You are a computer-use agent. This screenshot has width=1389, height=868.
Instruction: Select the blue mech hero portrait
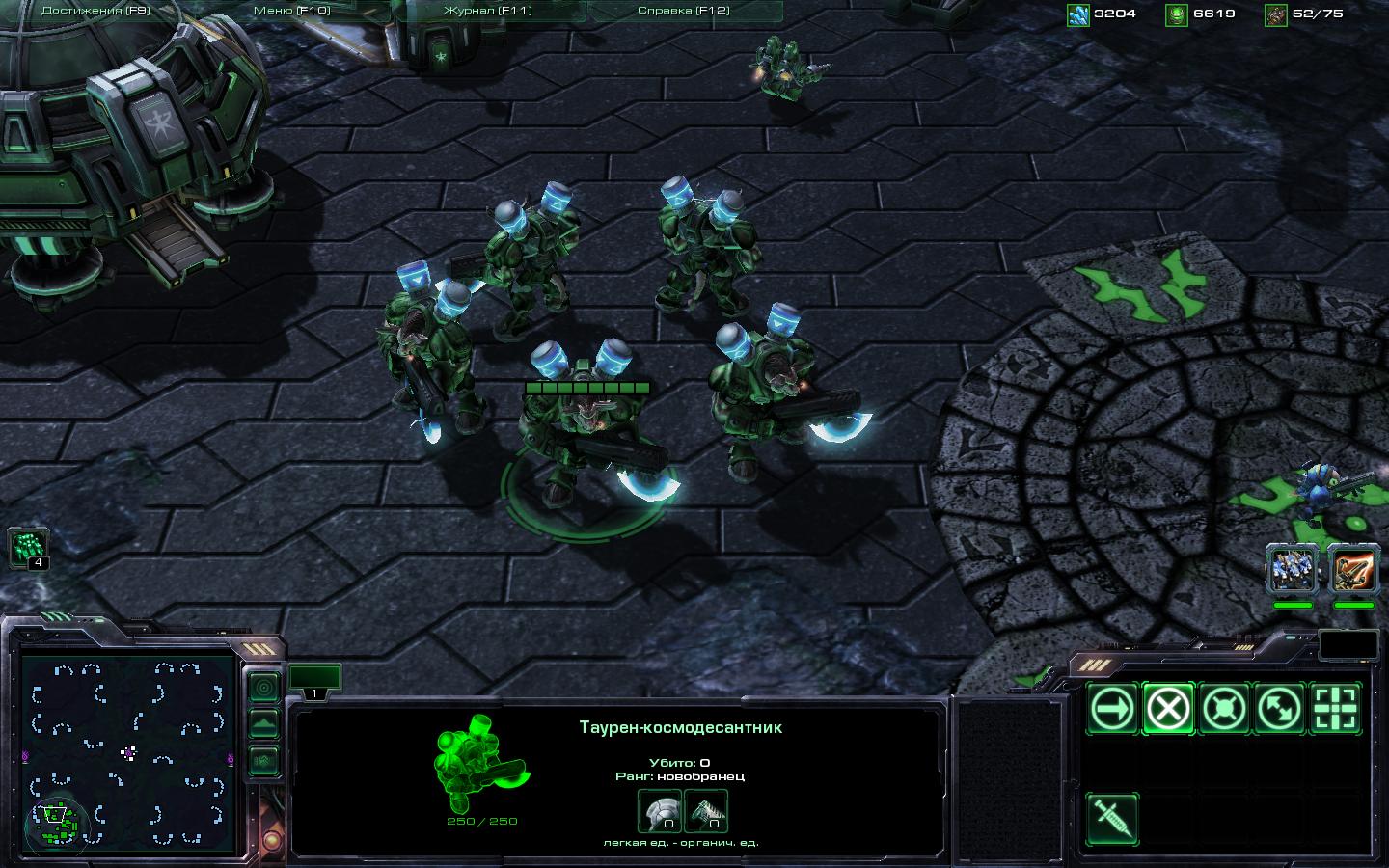[x=1292, y=568]
